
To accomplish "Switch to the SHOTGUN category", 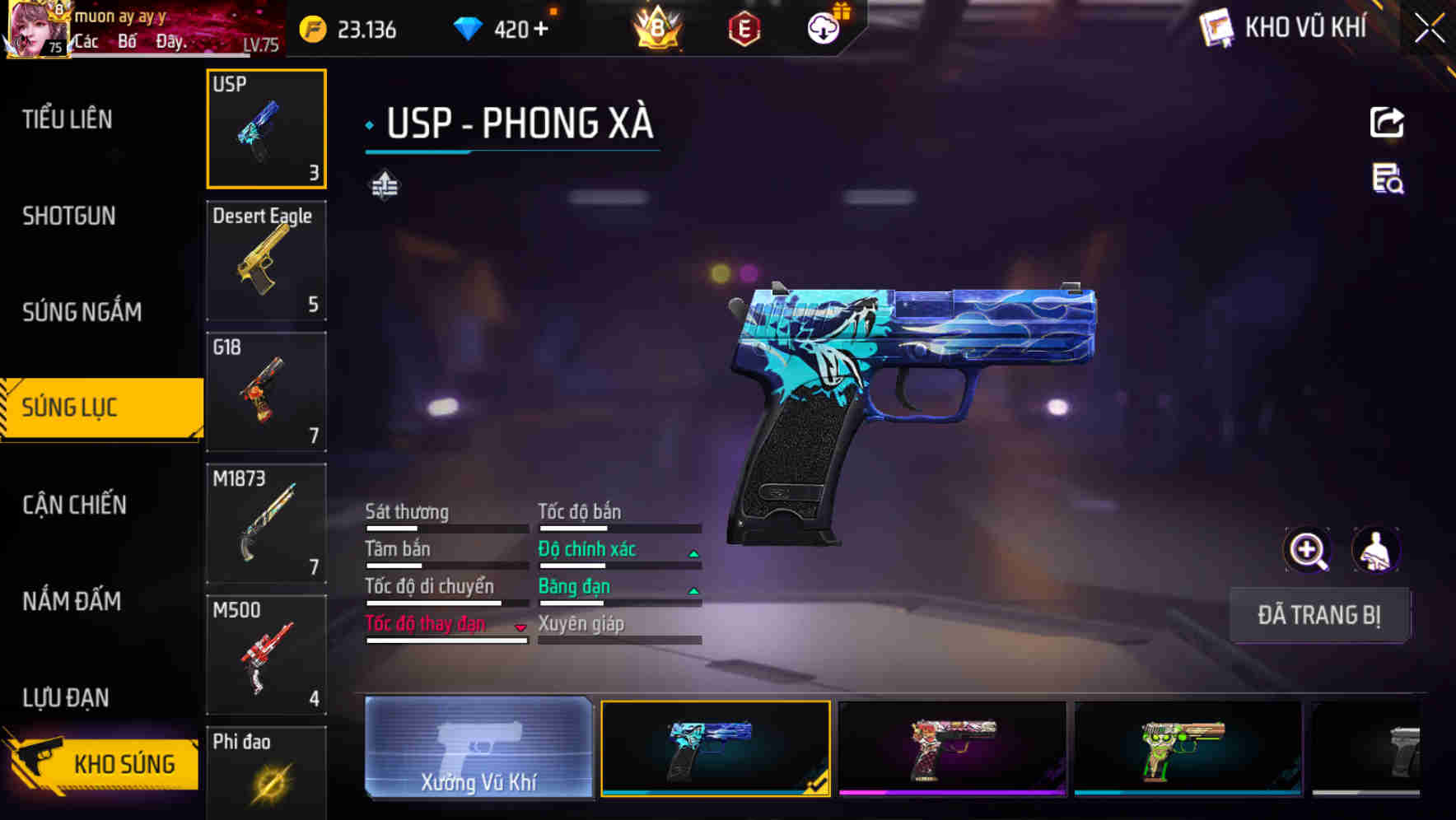I will 68,216.
